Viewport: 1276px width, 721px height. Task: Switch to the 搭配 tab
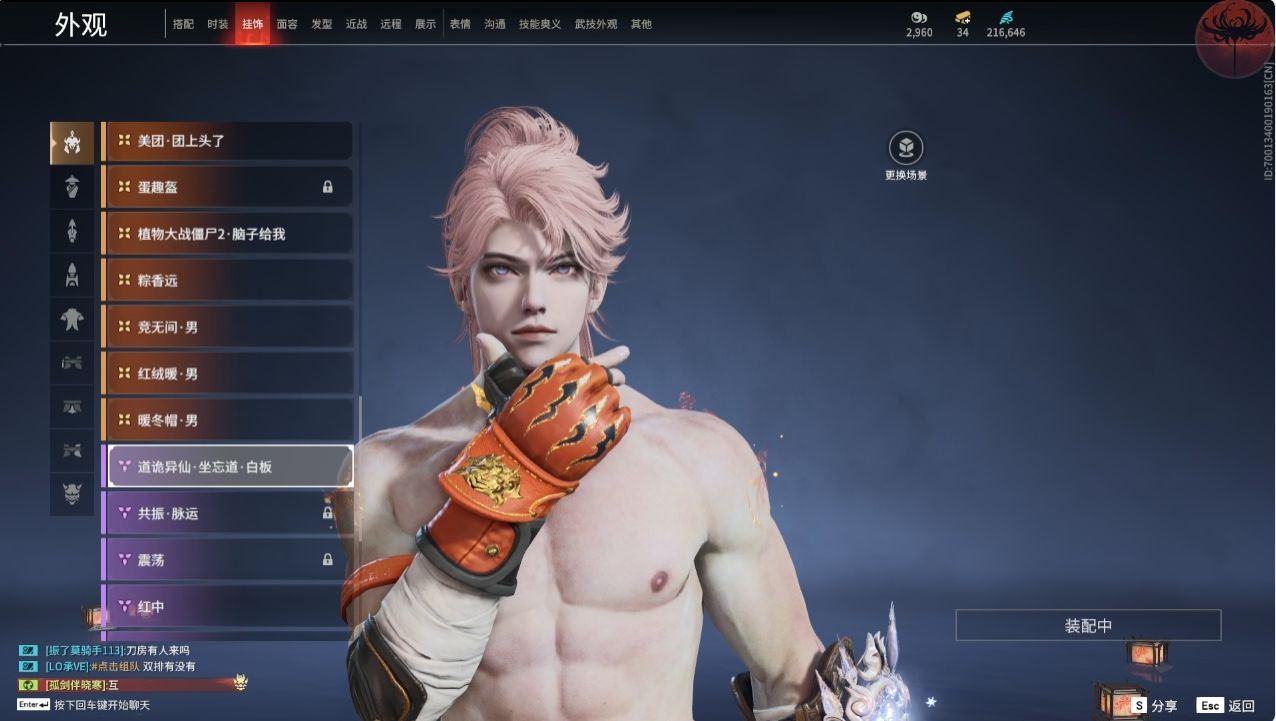click(x=183, y=24)
